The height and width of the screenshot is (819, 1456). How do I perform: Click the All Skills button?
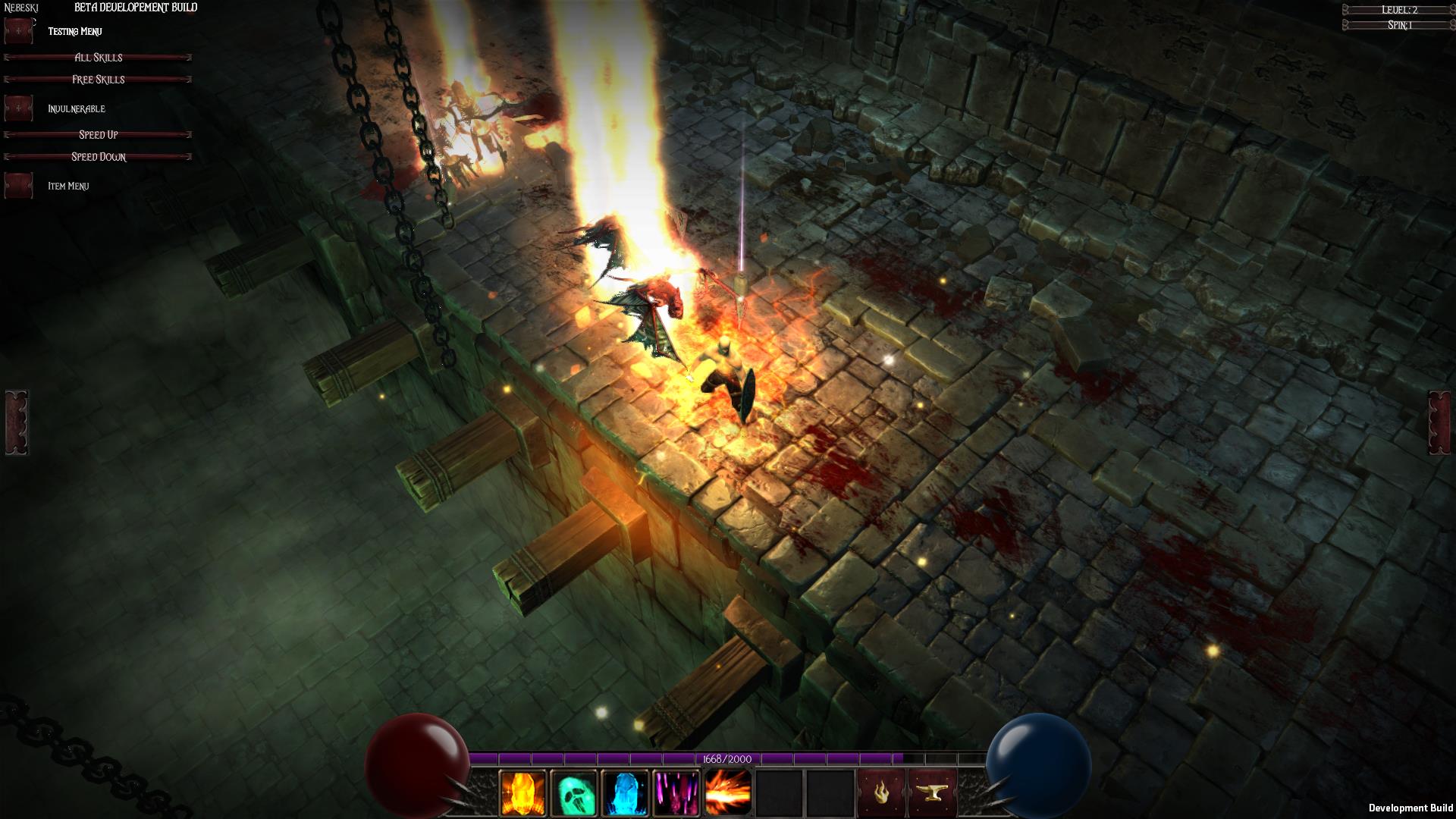click(x=98, y=58)
